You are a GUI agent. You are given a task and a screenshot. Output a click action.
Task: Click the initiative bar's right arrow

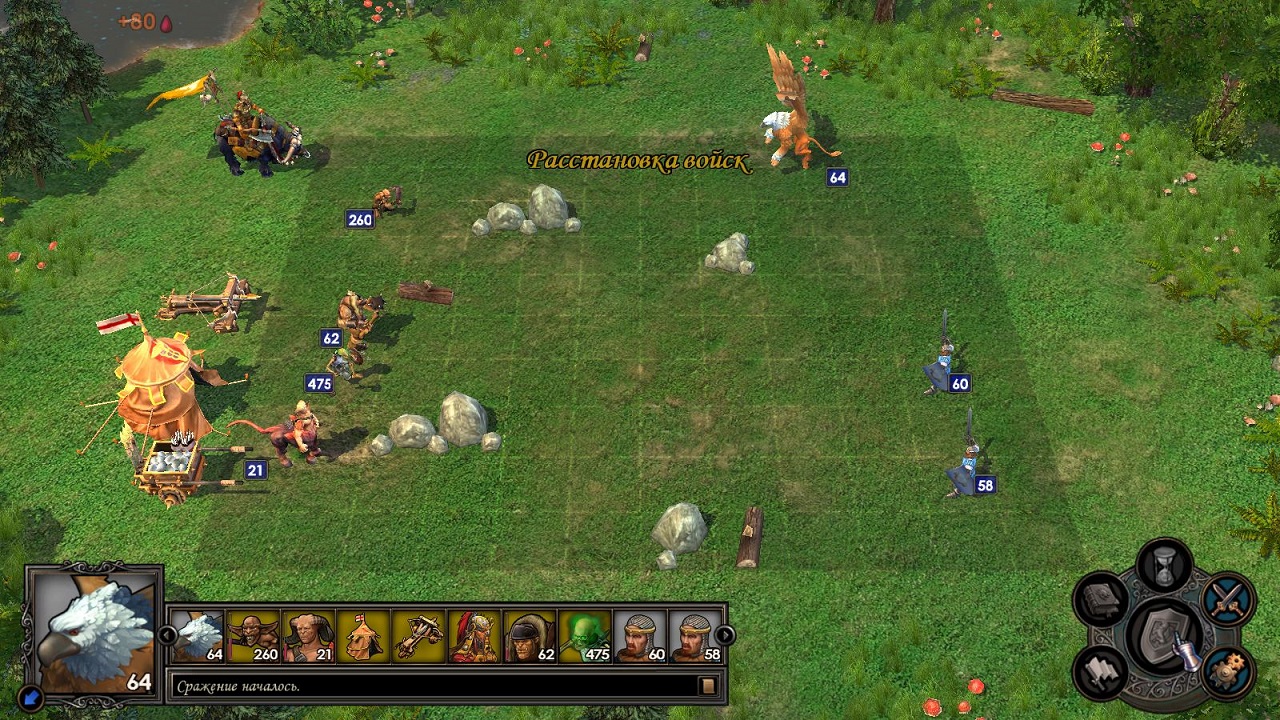coord(725,635)
